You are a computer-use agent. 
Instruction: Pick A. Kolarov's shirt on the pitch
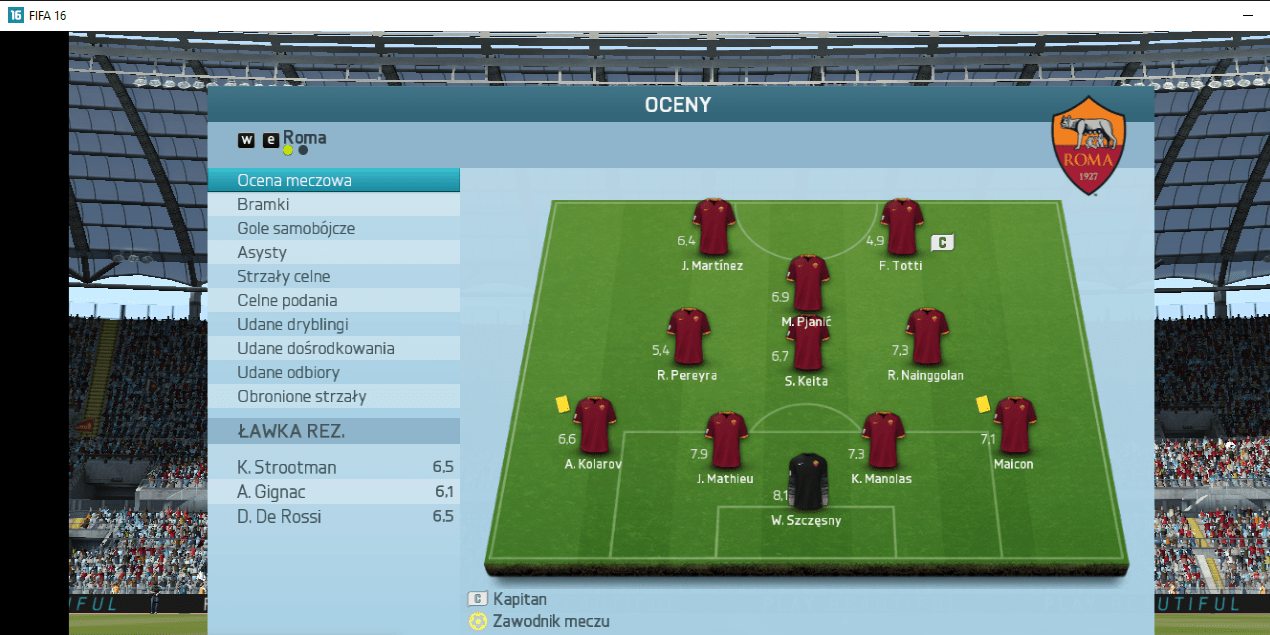[594, 426]
